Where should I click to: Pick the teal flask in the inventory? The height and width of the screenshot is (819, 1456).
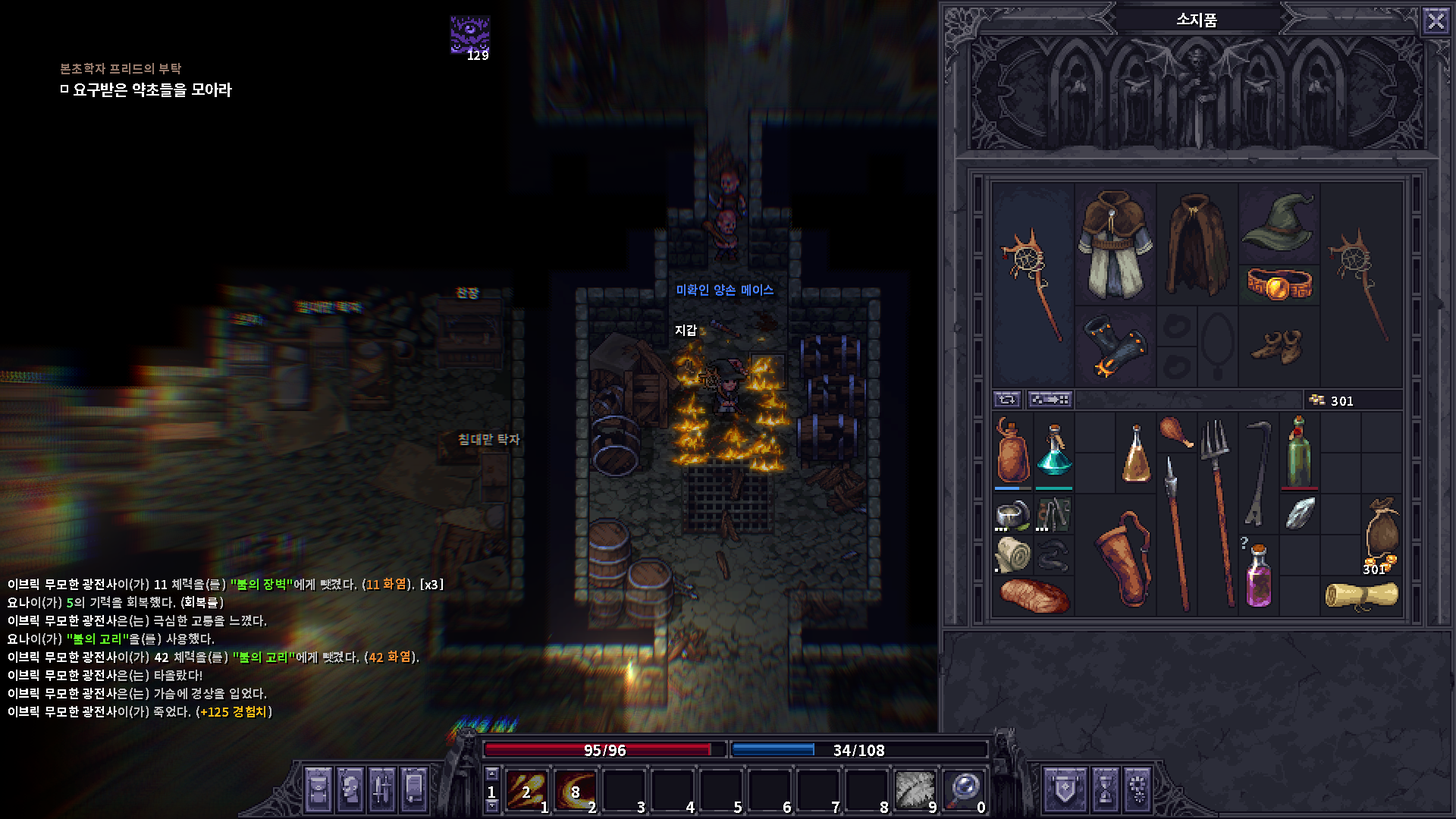click(1053, 451)
